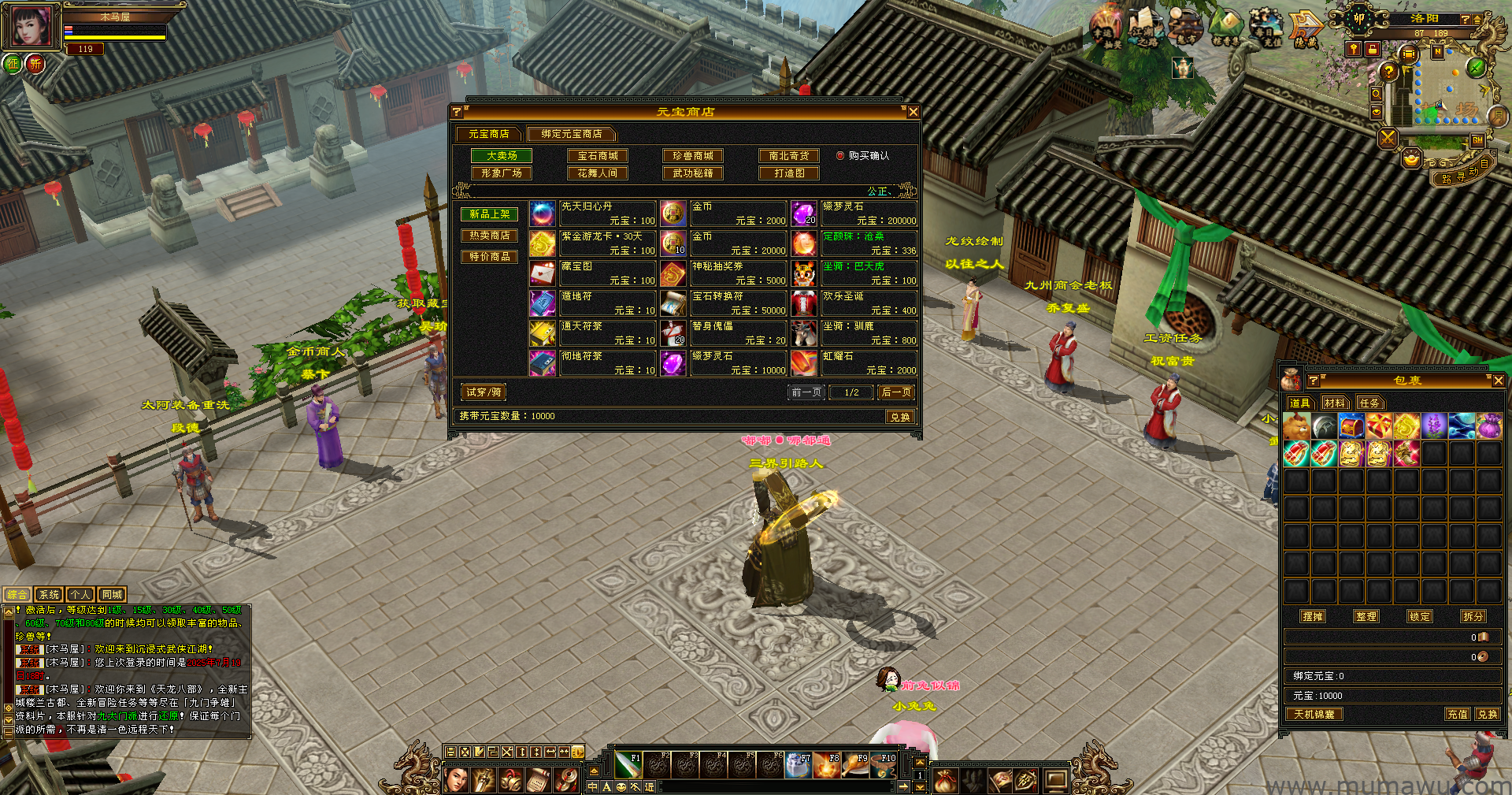The image size is (1512, 795).
Task: Click the 兑换 button in the shop
Action: (x=900, y=417)
